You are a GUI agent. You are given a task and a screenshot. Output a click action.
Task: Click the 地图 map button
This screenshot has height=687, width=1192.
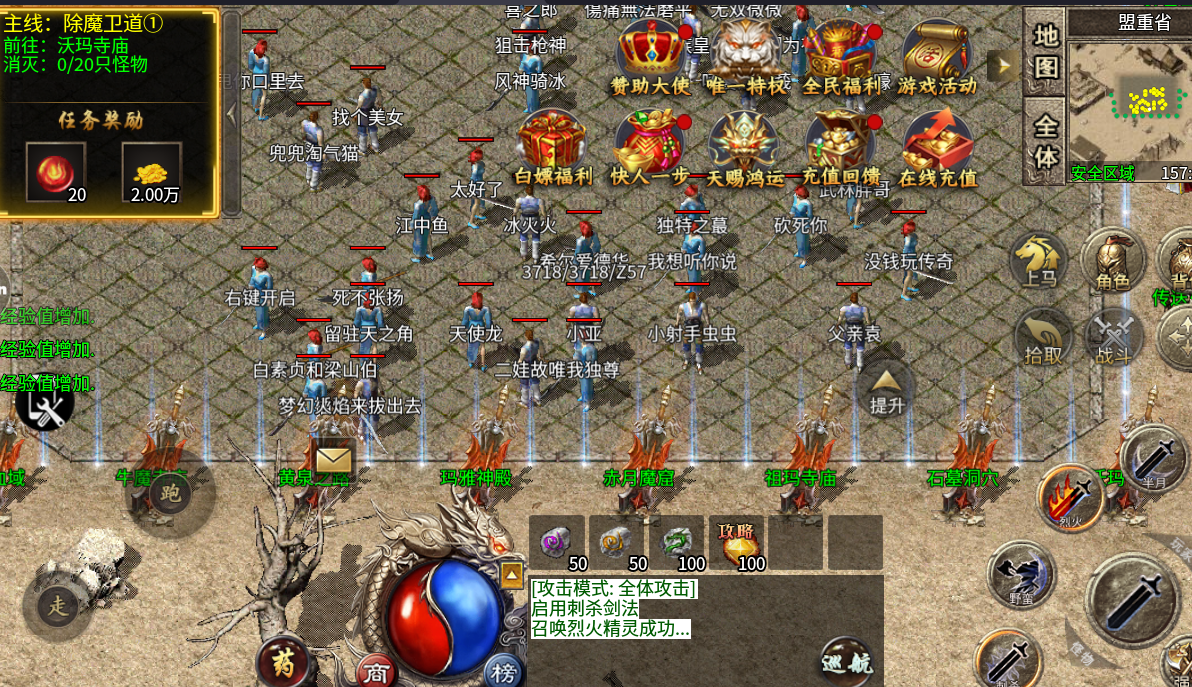click(1045, 52)
